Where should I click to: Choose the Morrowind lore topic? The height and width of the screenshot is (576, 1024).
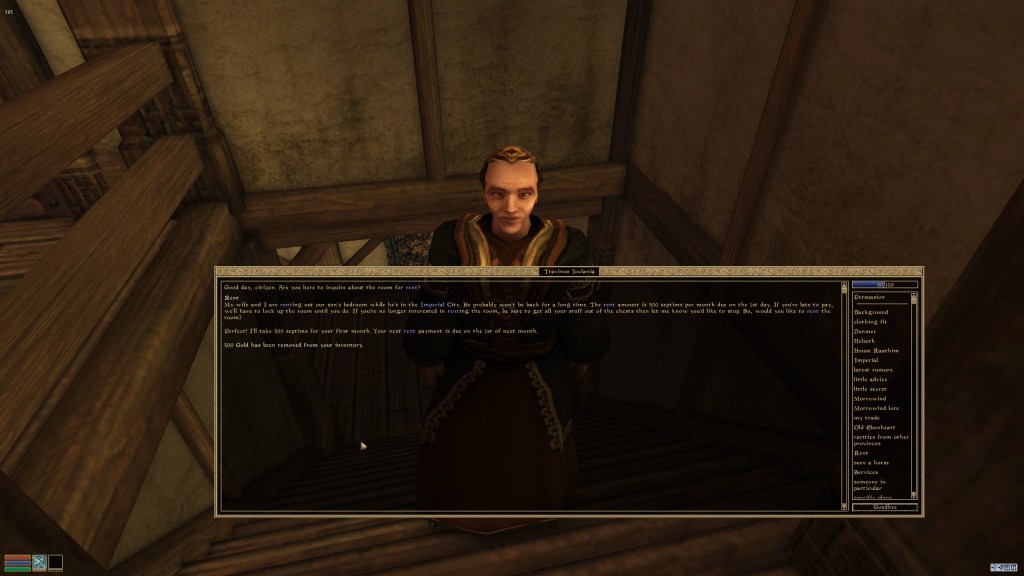click(x=876, y=408)
